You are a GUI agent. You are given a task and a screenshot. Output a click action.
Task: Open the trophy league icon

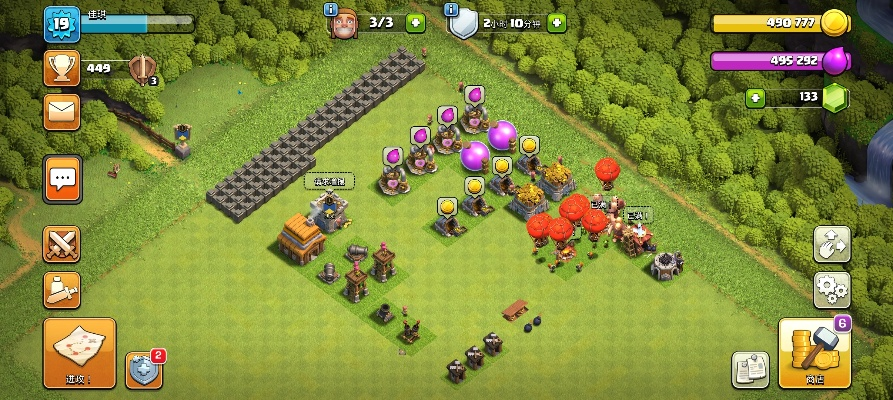click(x=62, y=68)
